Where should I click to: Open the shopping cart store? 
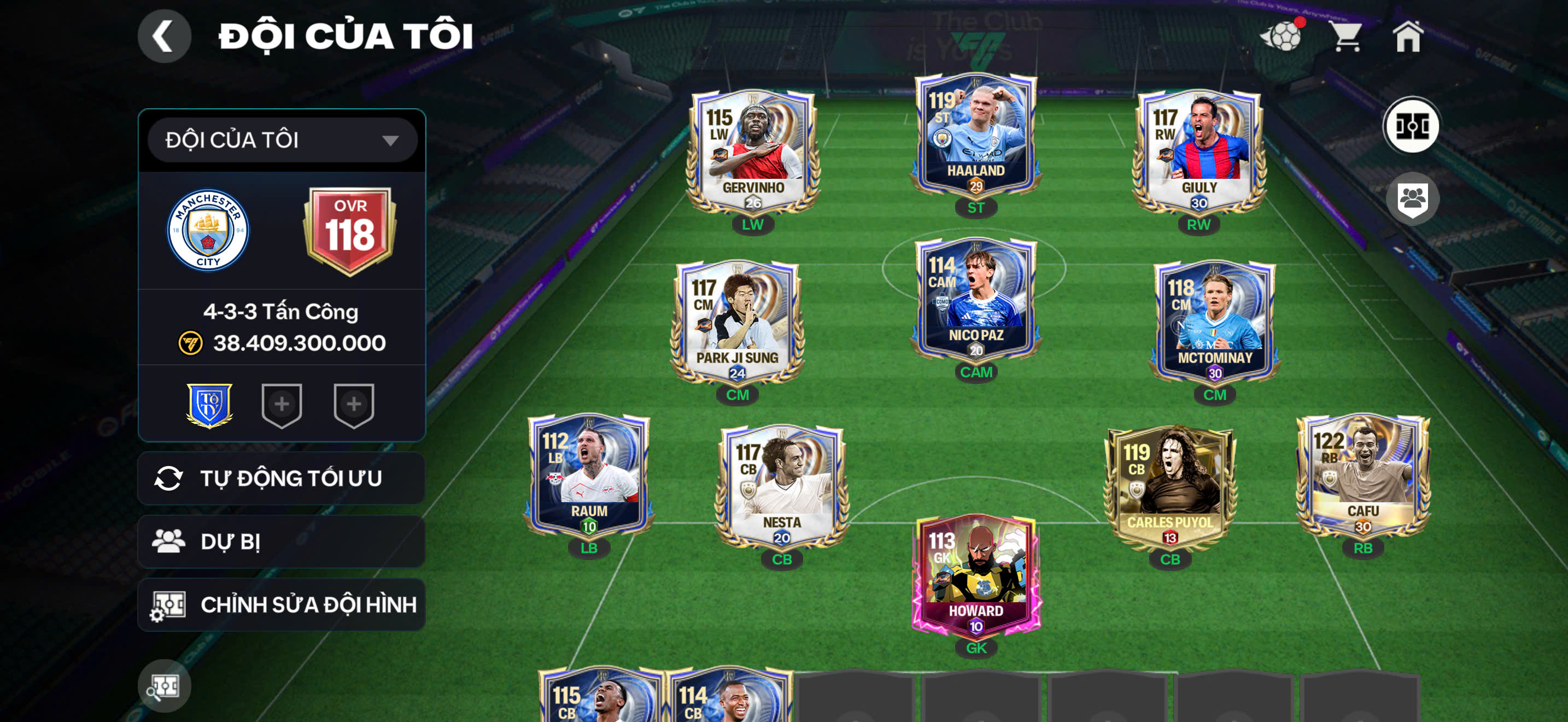point(1346,37)
